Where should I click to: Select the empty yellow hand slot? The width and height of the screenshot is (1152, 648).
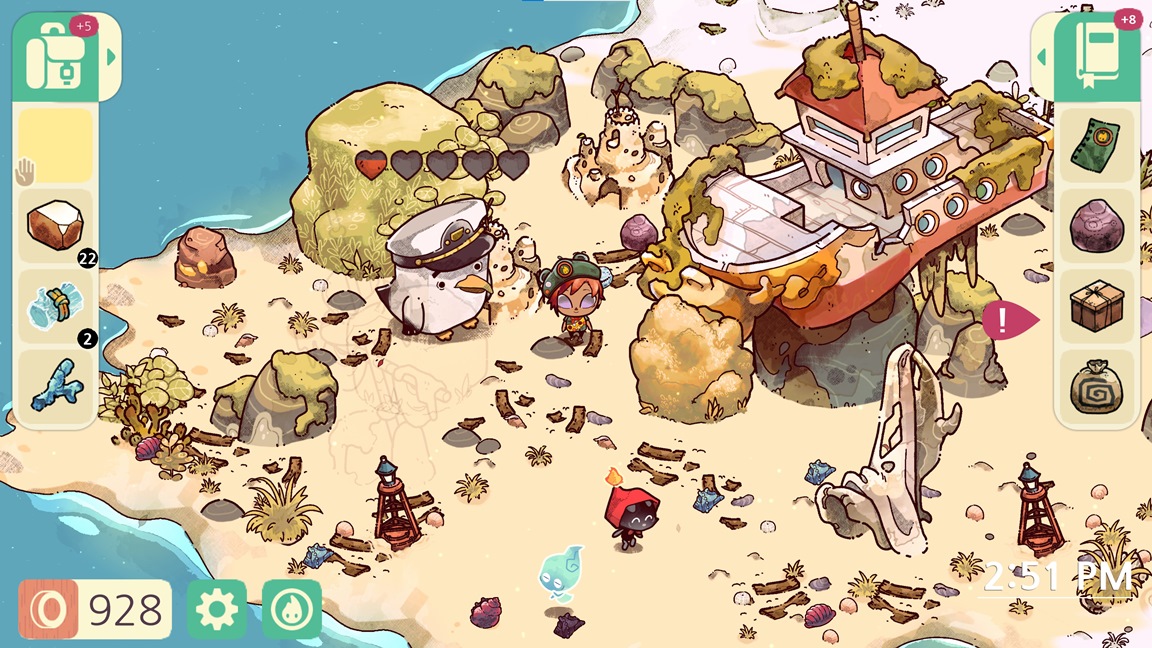click(56, 146)
